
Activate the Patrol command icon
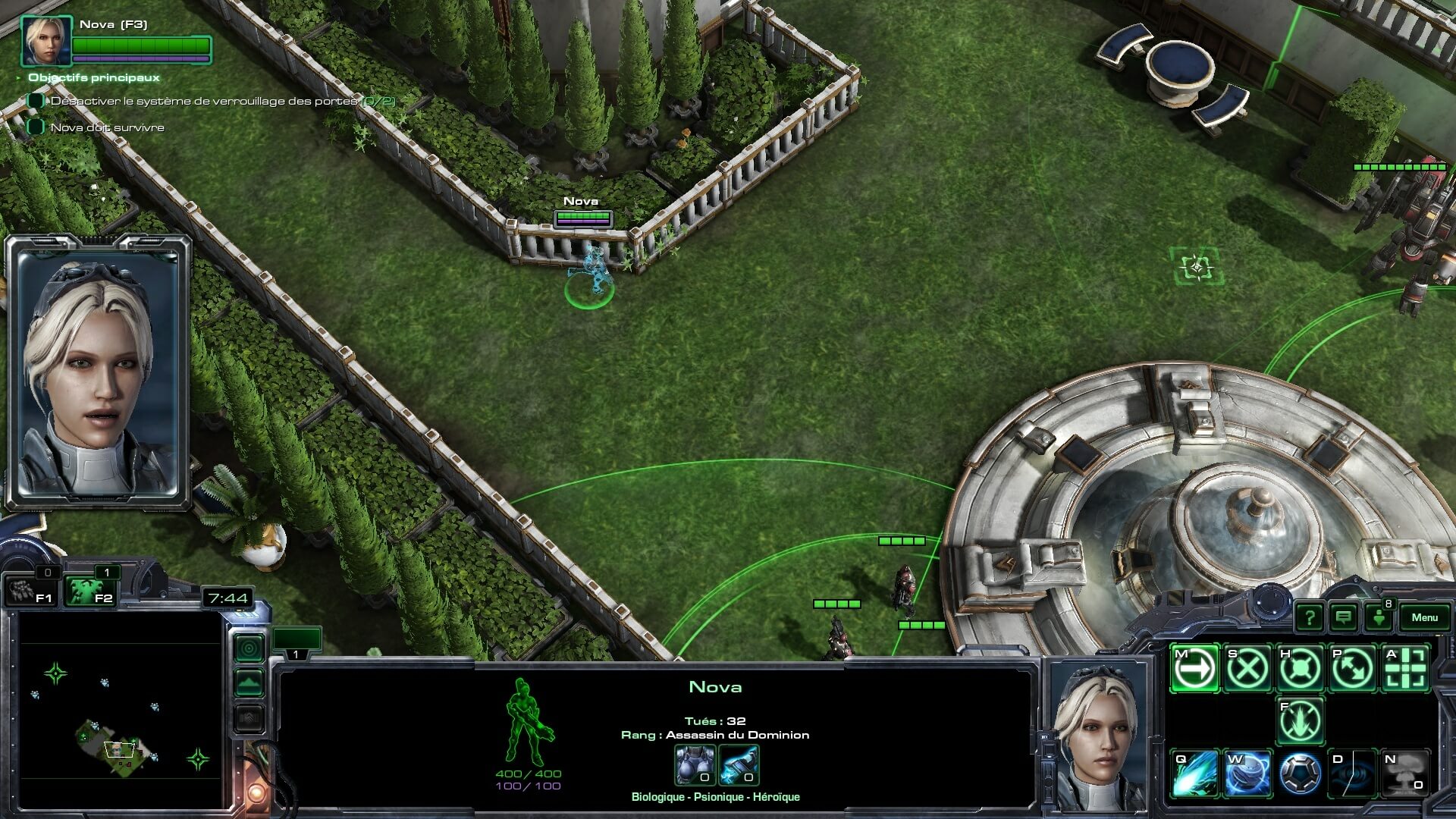[1353, 669]
